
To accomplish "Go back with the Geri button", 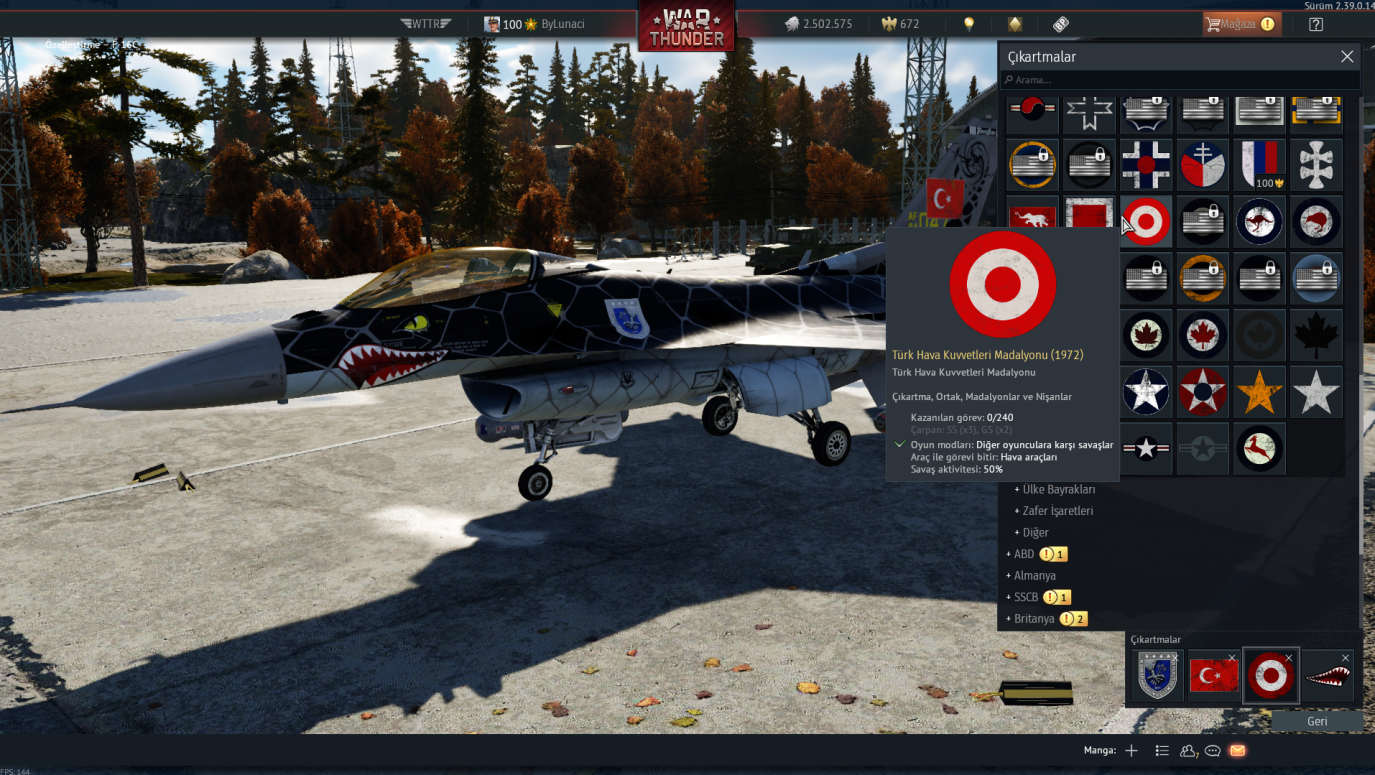I will (x=1317, y=721).
